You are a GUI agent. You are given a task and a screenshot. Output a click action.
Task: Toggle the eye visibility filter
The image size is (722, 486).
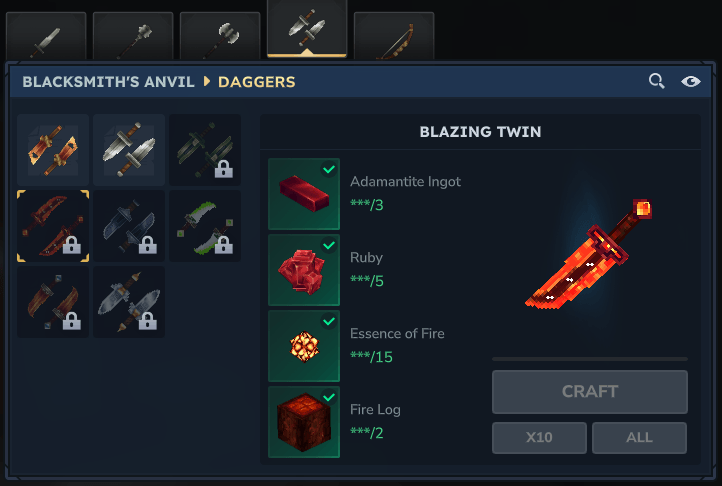click(691, 81)
